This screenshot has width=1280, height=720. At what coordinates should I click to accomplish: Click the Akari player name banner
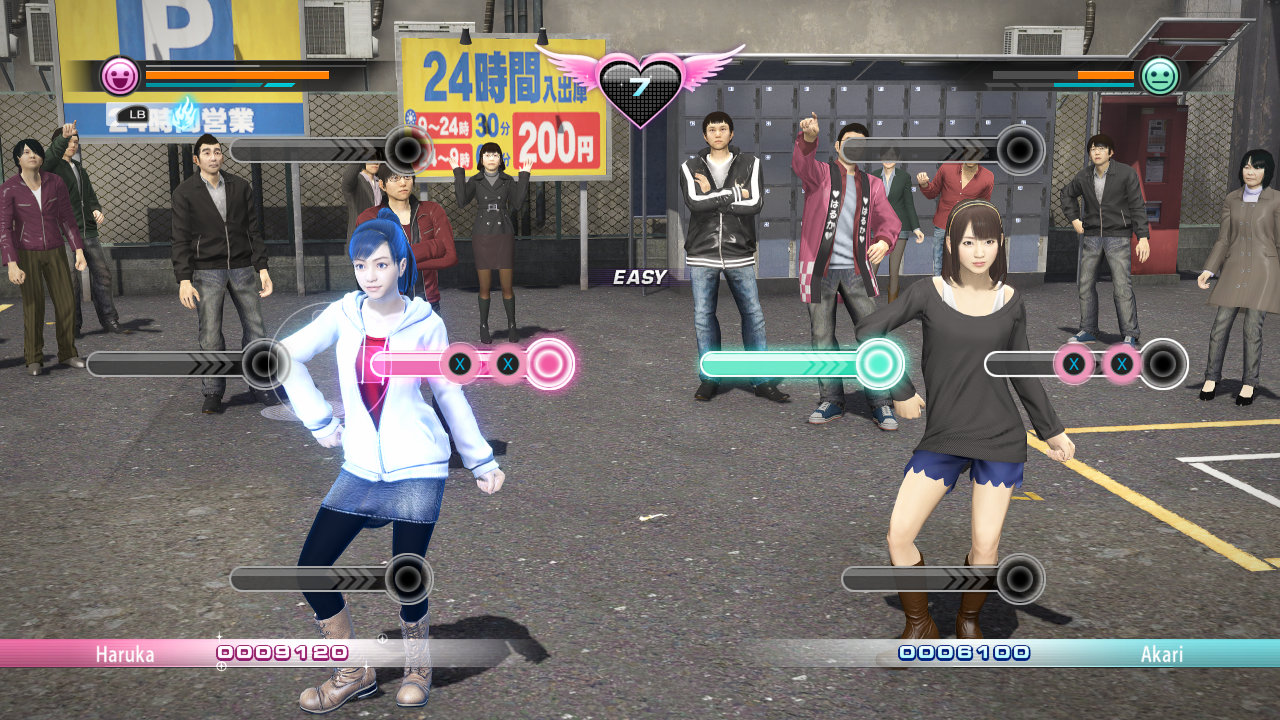[1161, 654]
